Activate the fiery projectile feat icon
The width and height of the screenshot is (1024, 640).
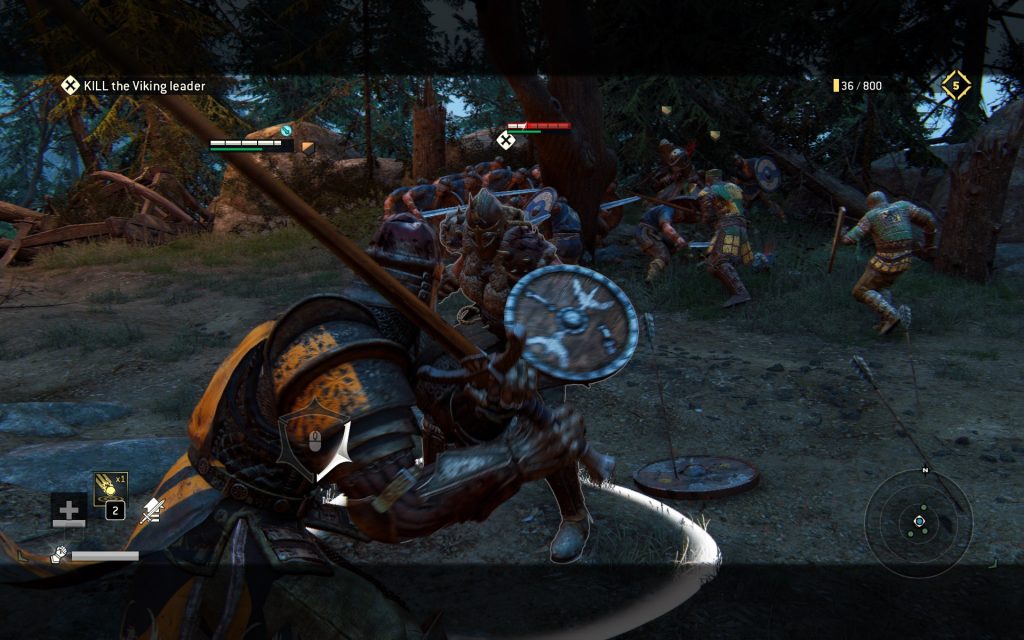pos(110,489)
